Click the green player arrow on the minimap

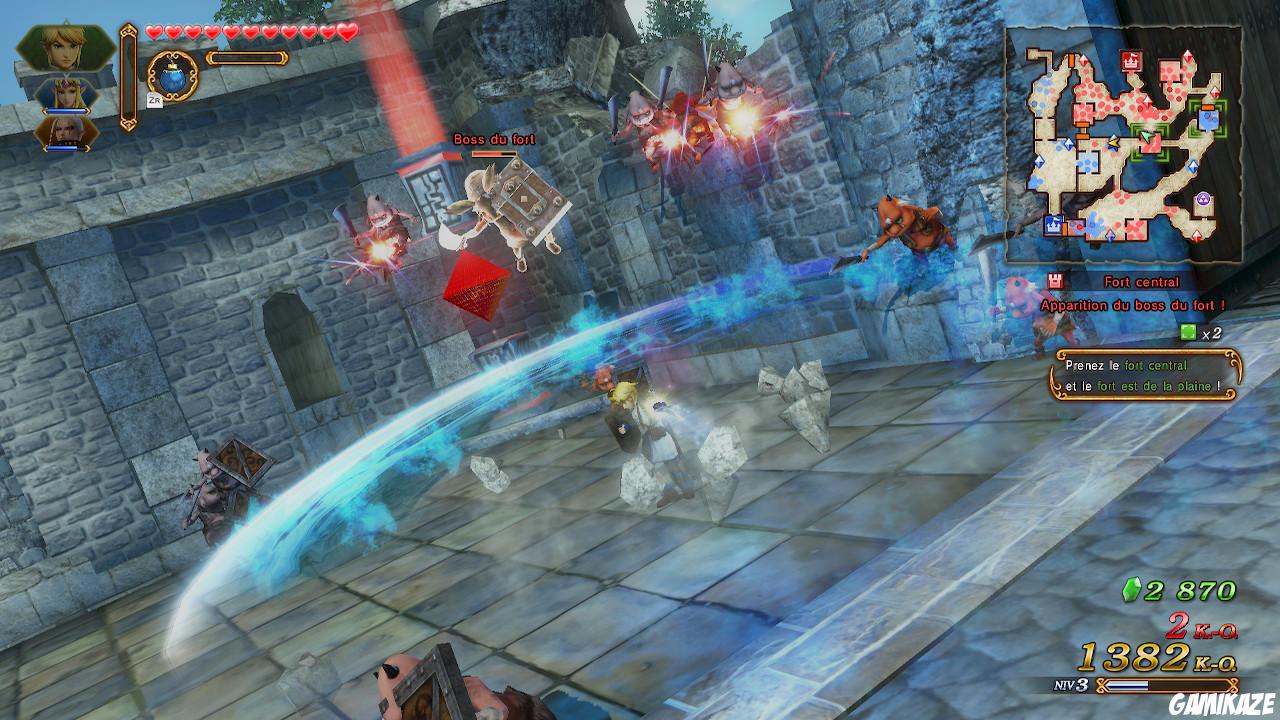click(x=1146, y=136)
